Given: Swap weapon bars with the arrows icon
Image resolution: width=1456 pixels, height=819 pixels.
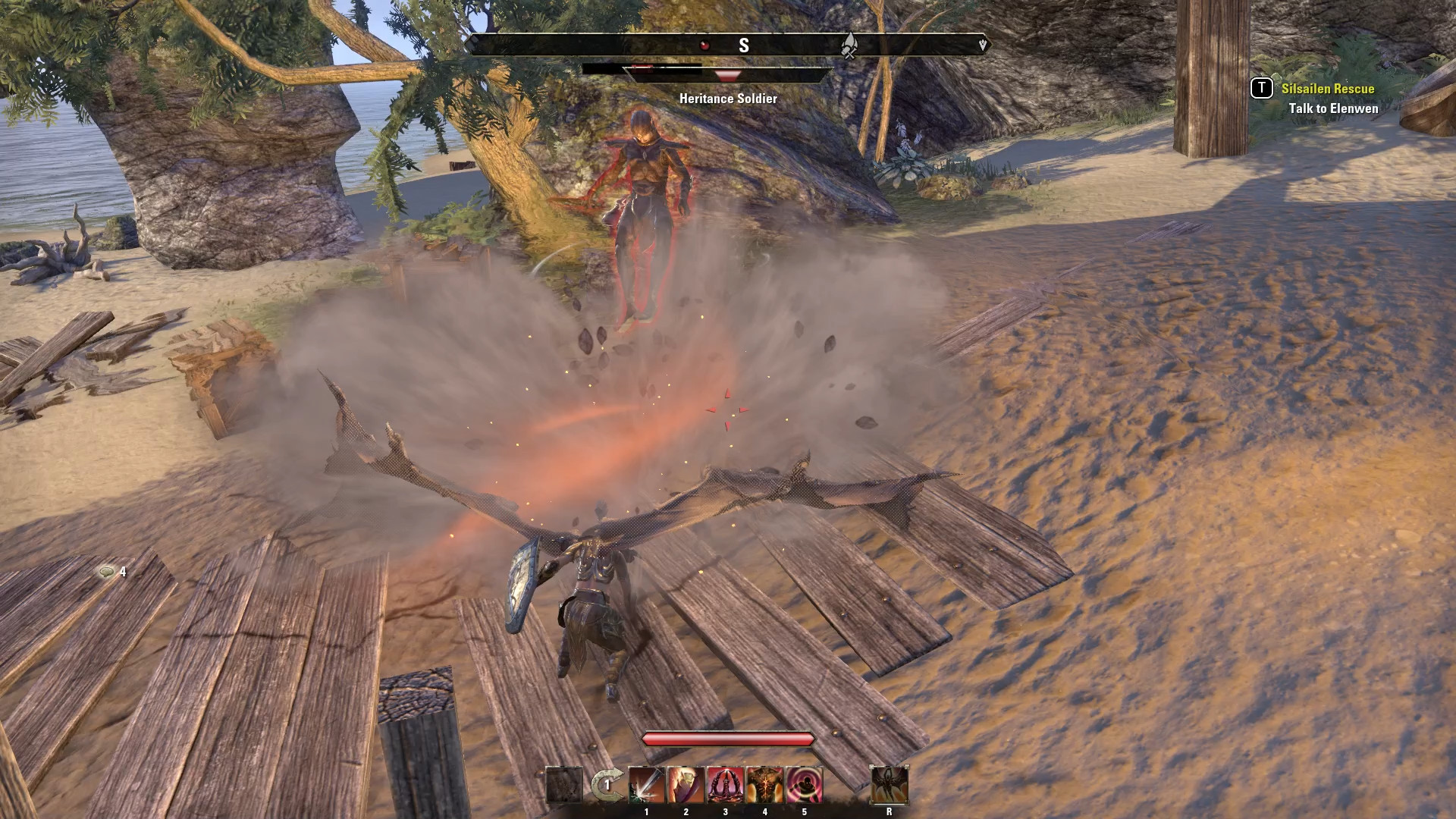Looking at the screenshot, I should tap(607, 785).
